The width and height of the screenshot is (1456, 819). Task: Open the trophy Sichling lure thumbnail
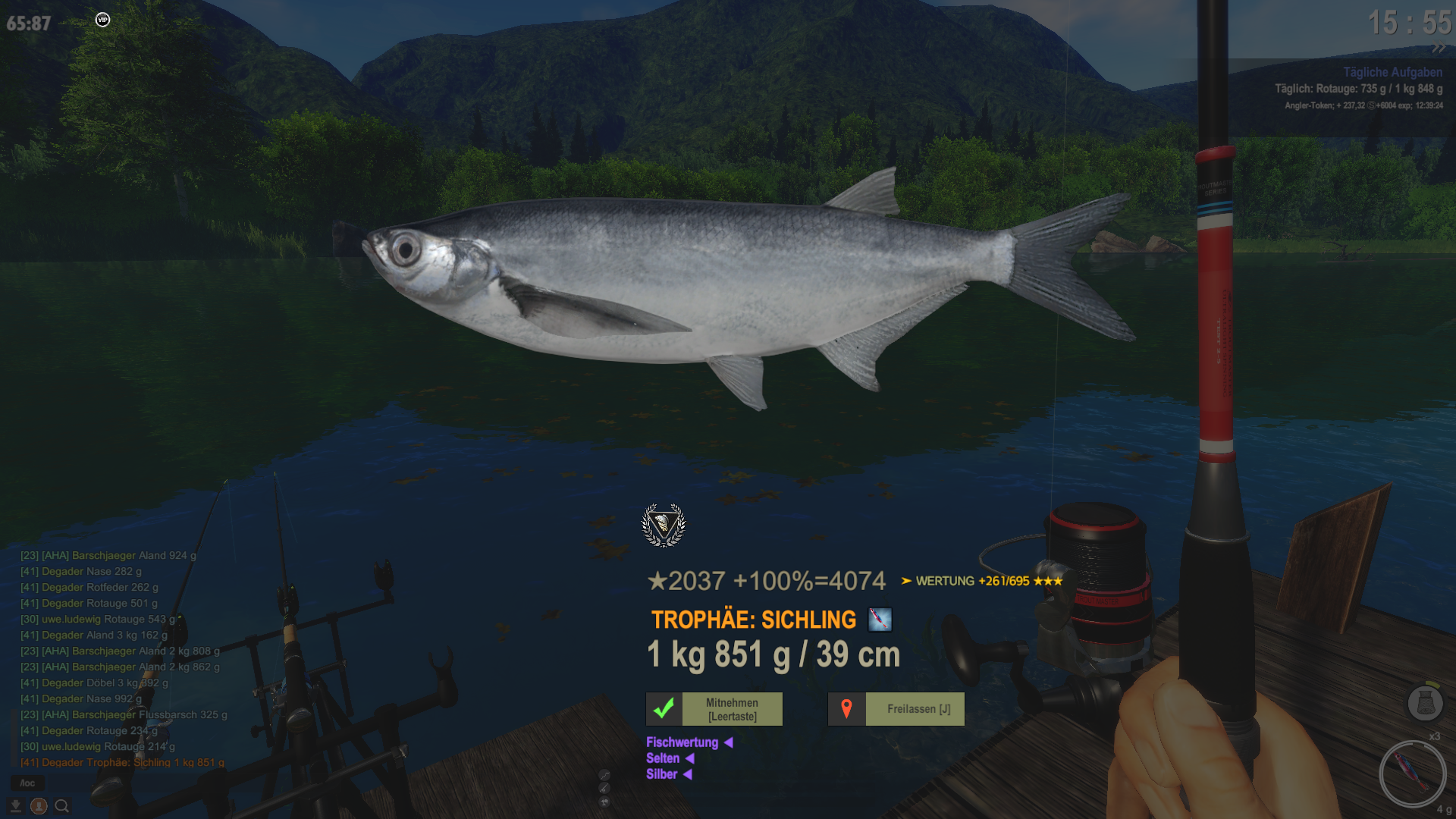click(x=880, y=620)
